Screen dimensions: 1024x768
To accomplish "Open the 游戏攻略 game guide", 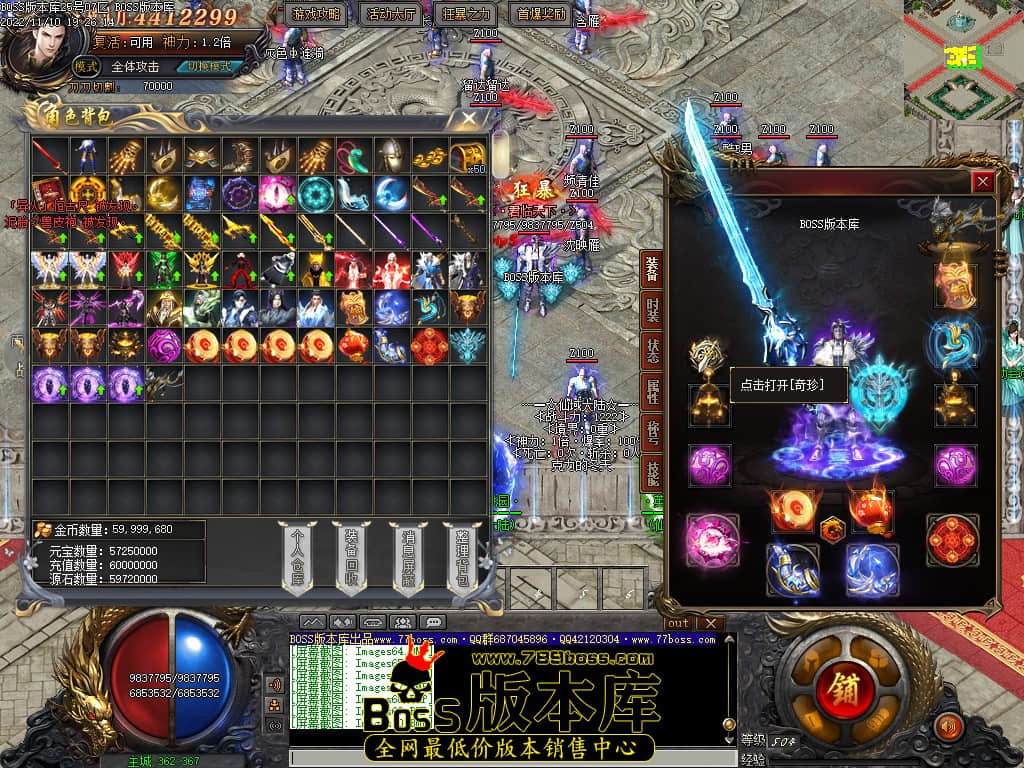I will click(x=317, y=14).
